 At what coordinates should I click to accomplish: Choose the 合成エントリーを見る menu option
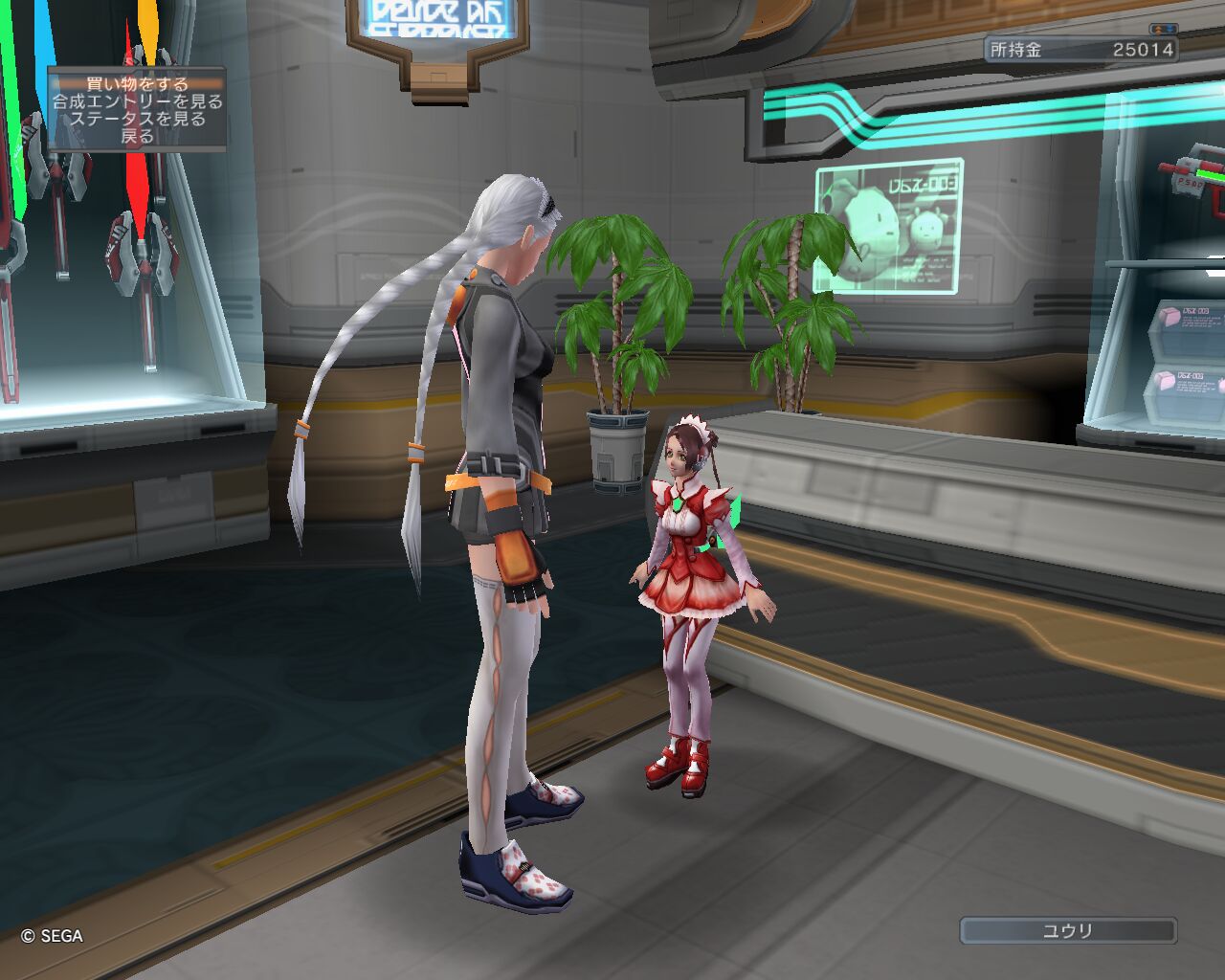point(137,101)
